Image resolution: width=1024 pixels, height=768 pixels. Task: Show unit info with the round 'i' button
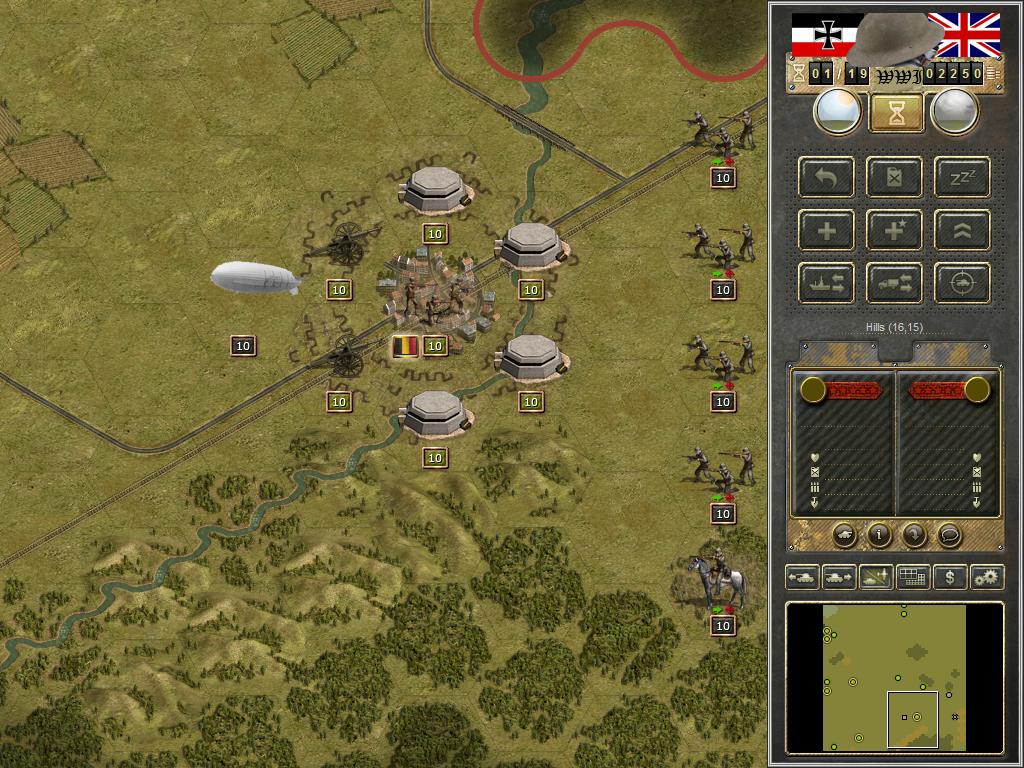(x=879, y=535)
